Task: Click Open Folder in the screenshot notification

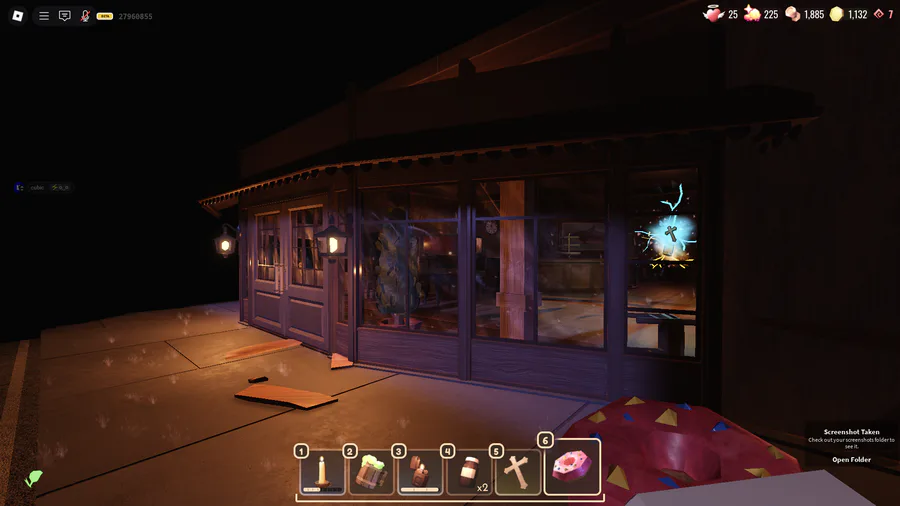Action: pyautogui.click(x=851, y=460)
